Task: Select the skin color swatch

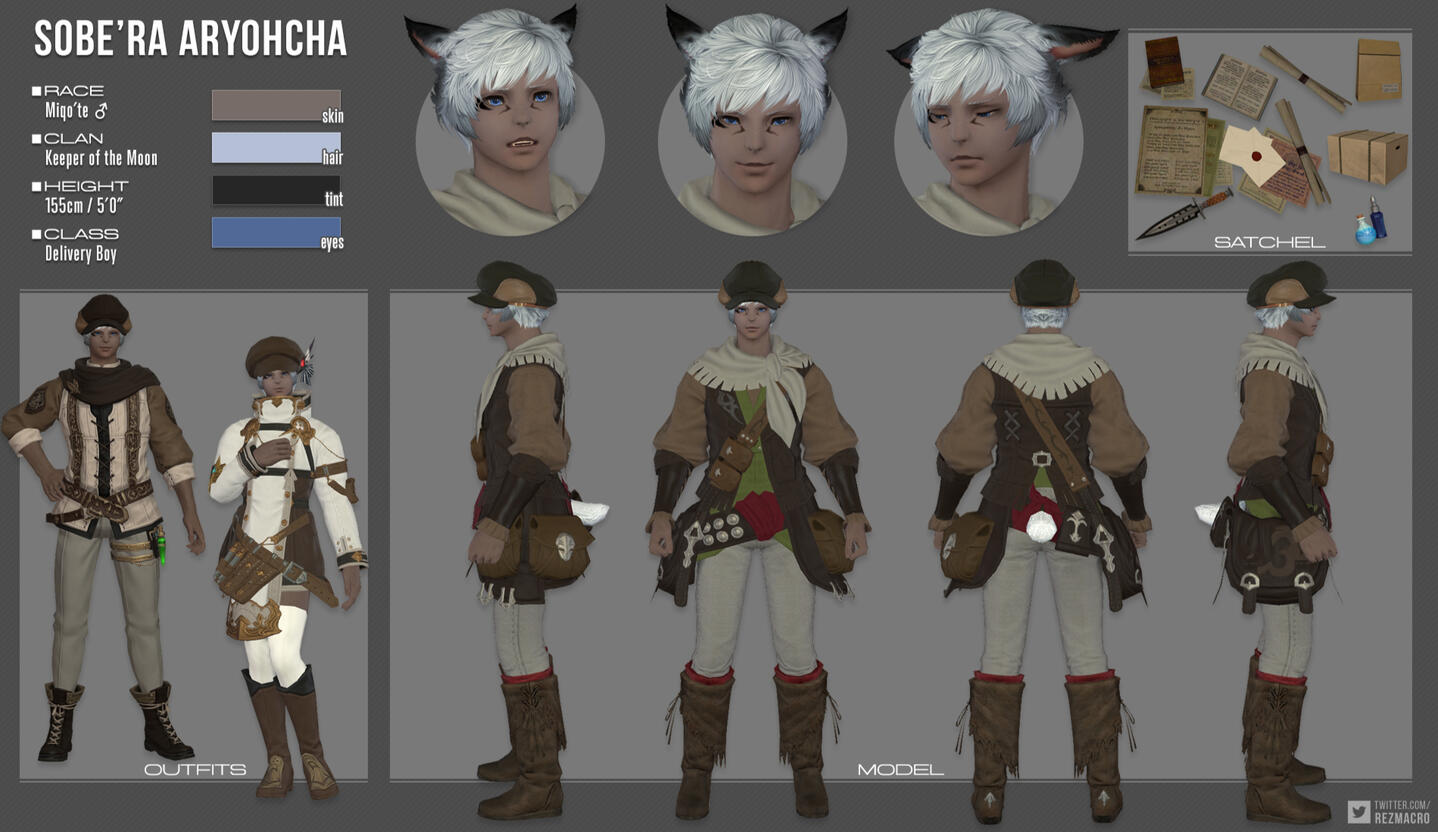Action: 275,105
